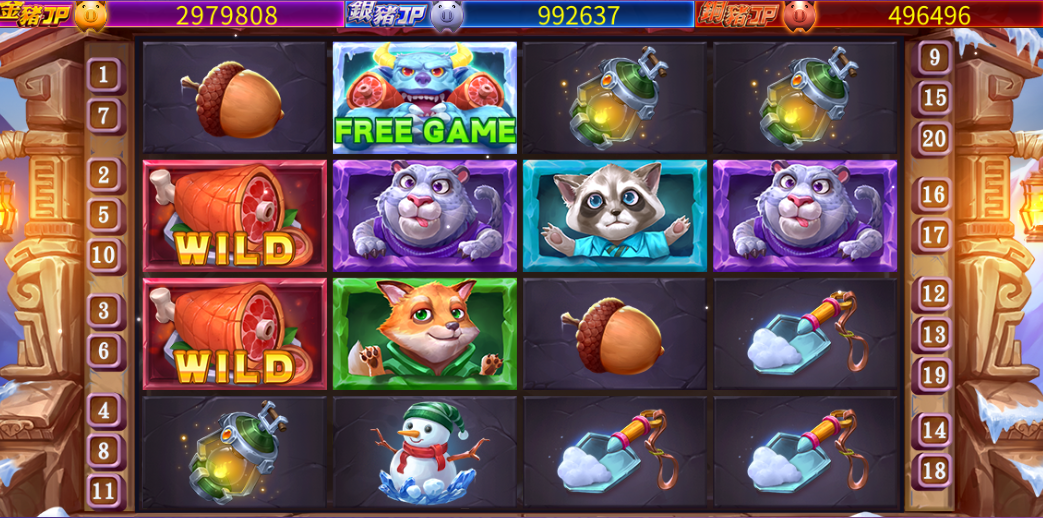Click the payline 20 marker
Image resolution: width=1043 pixels, height=518 pixels.
click(933, 138)
